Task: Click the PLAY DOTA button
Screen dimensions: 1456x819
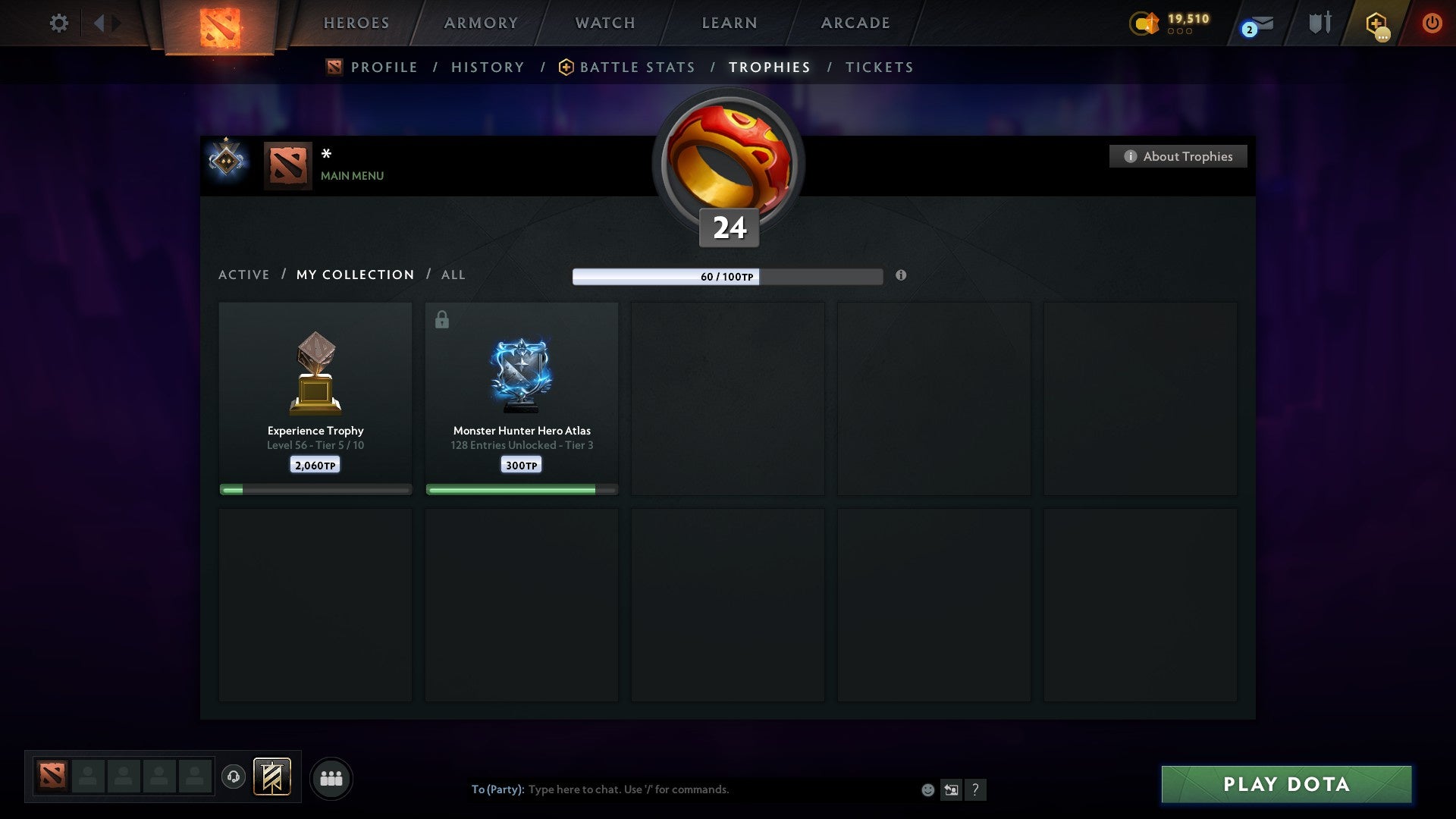Action: pyautogui.click(x=1284, y=785)
